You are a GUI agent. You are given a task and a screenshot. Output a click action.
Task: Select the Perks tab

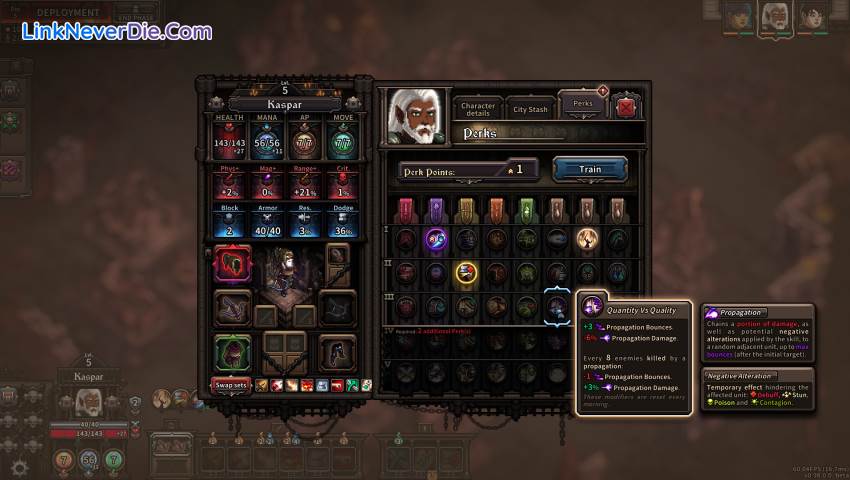pyautogui.click(x=581, y=104)
